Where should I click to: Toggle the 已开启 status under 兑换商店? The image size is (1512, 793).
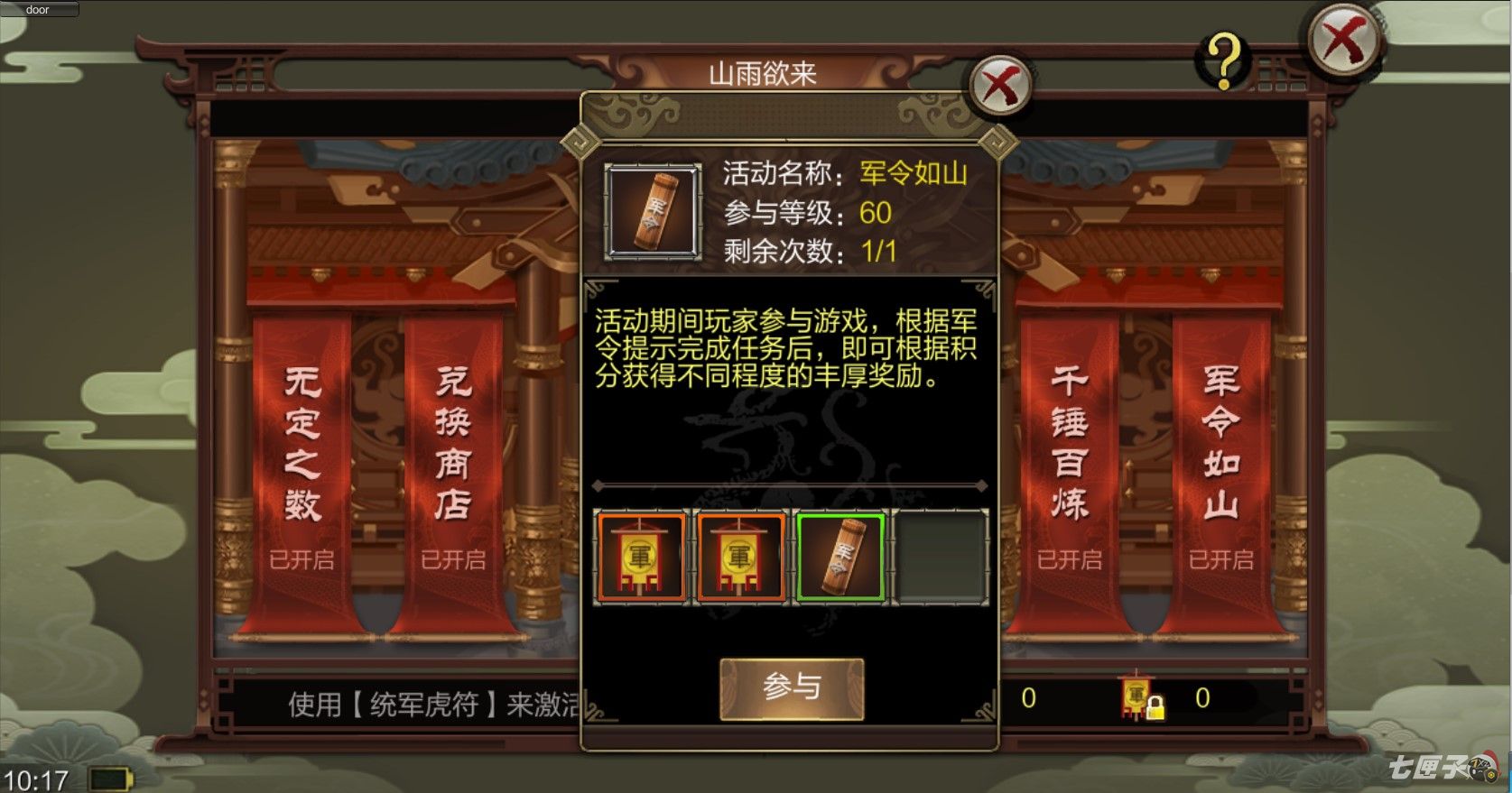coord(453,559)
